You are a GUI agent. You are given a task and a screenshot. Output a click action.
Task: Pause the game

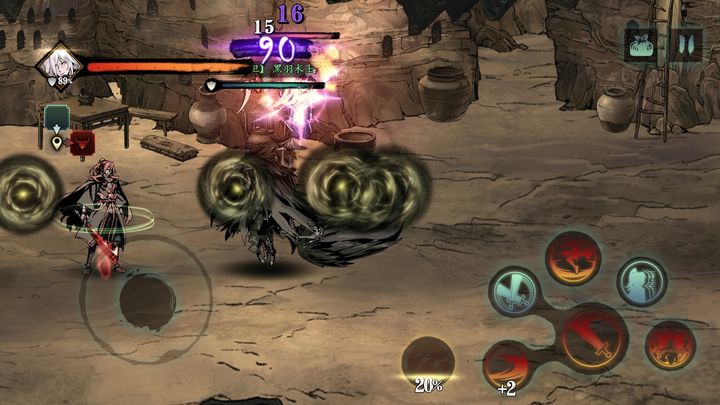(686, 46)
